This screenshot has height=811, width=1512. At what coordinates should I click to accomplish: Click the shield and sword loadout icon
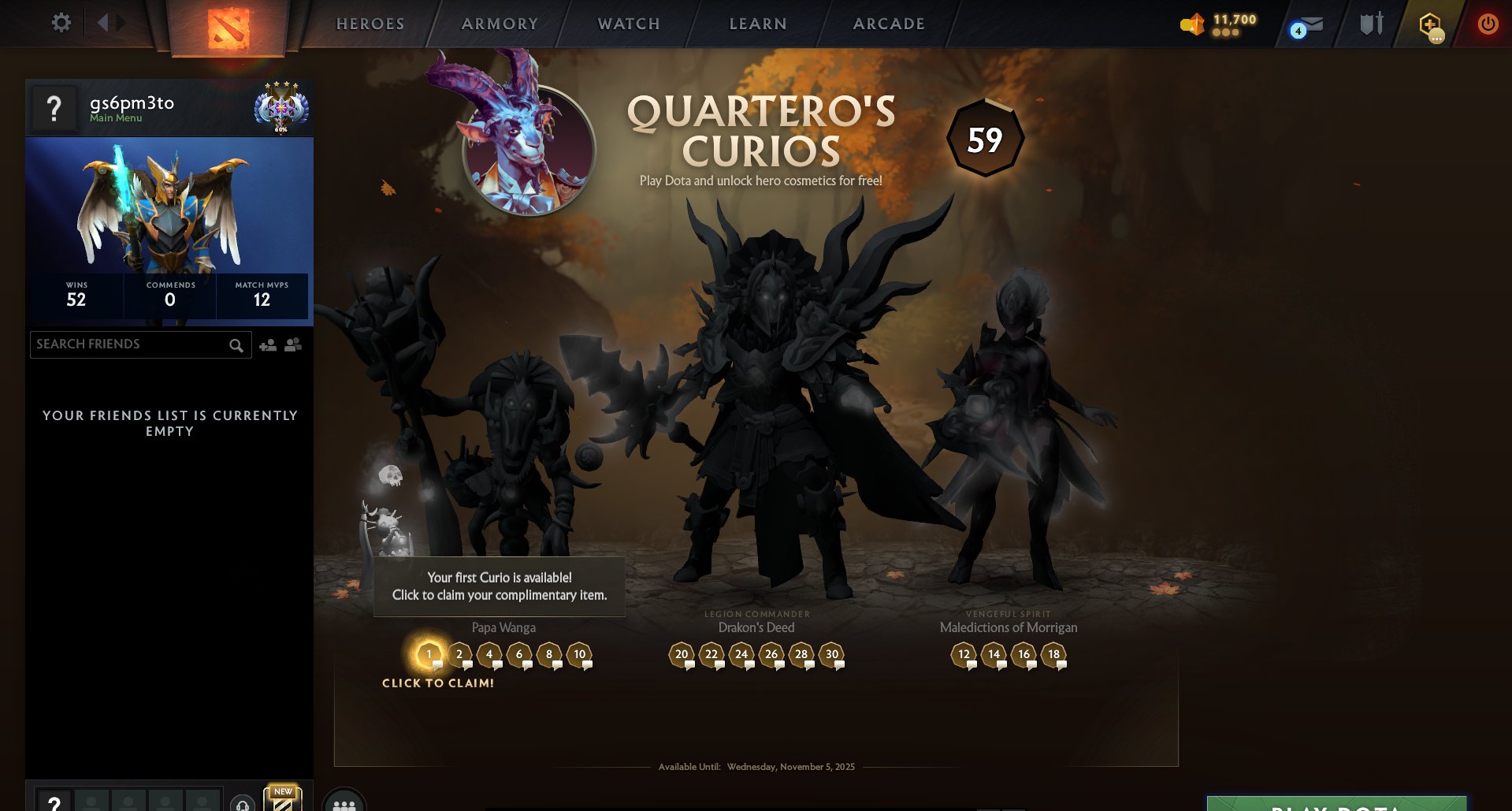(x=1369, y=23)
